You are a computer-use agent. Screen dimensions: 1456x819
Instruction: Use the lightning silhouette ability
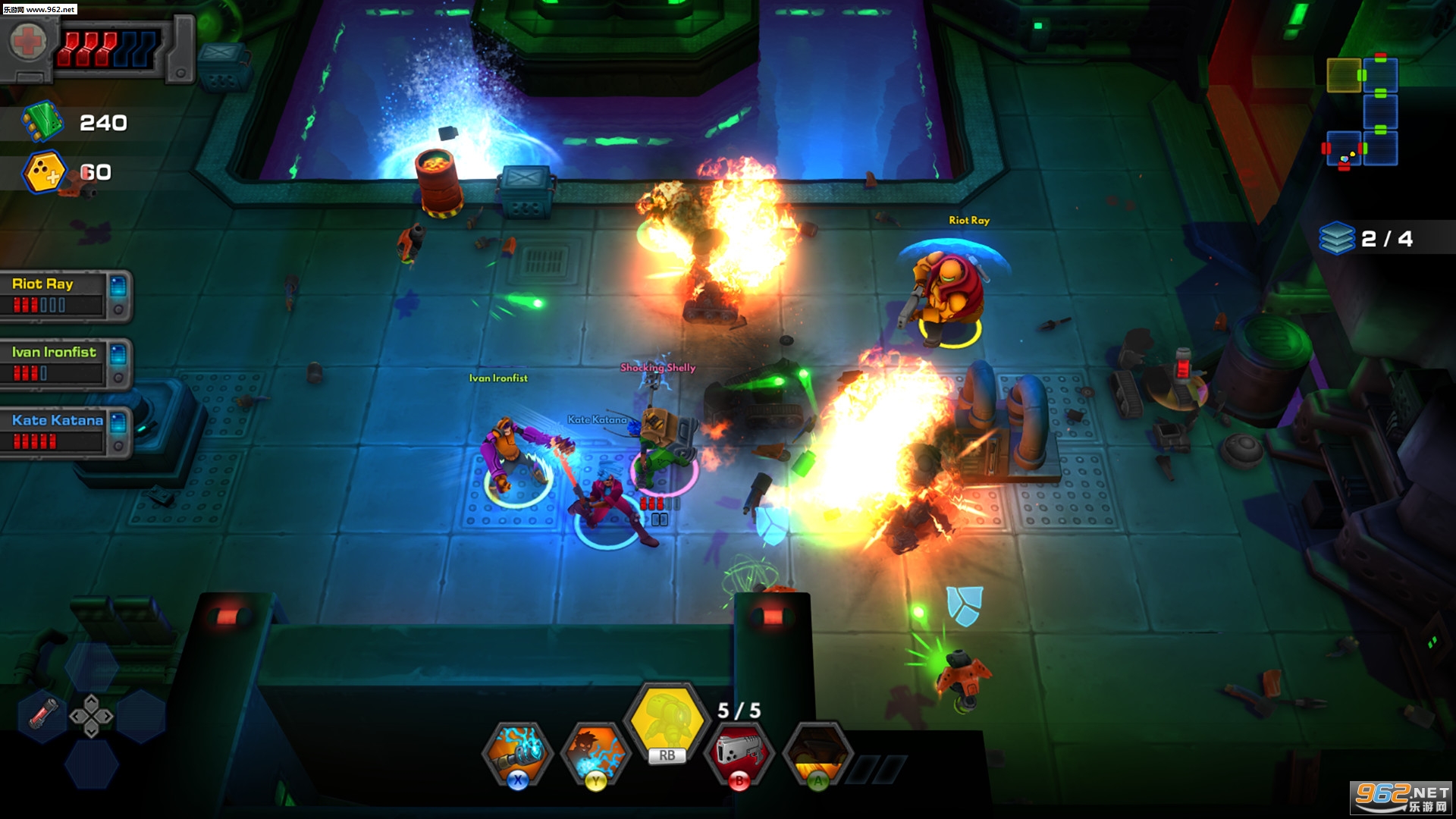pyautogui.click(x=596, y=753)
